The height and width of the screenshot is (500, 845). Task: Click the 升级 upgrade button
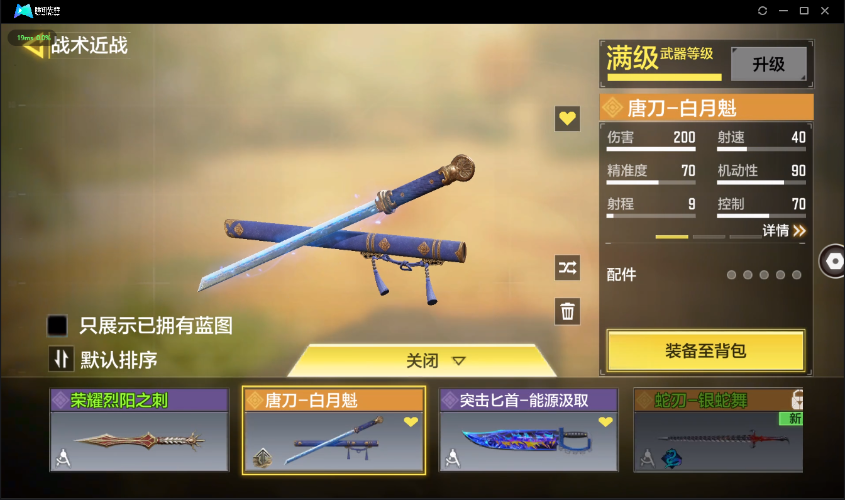click(768, 64)
